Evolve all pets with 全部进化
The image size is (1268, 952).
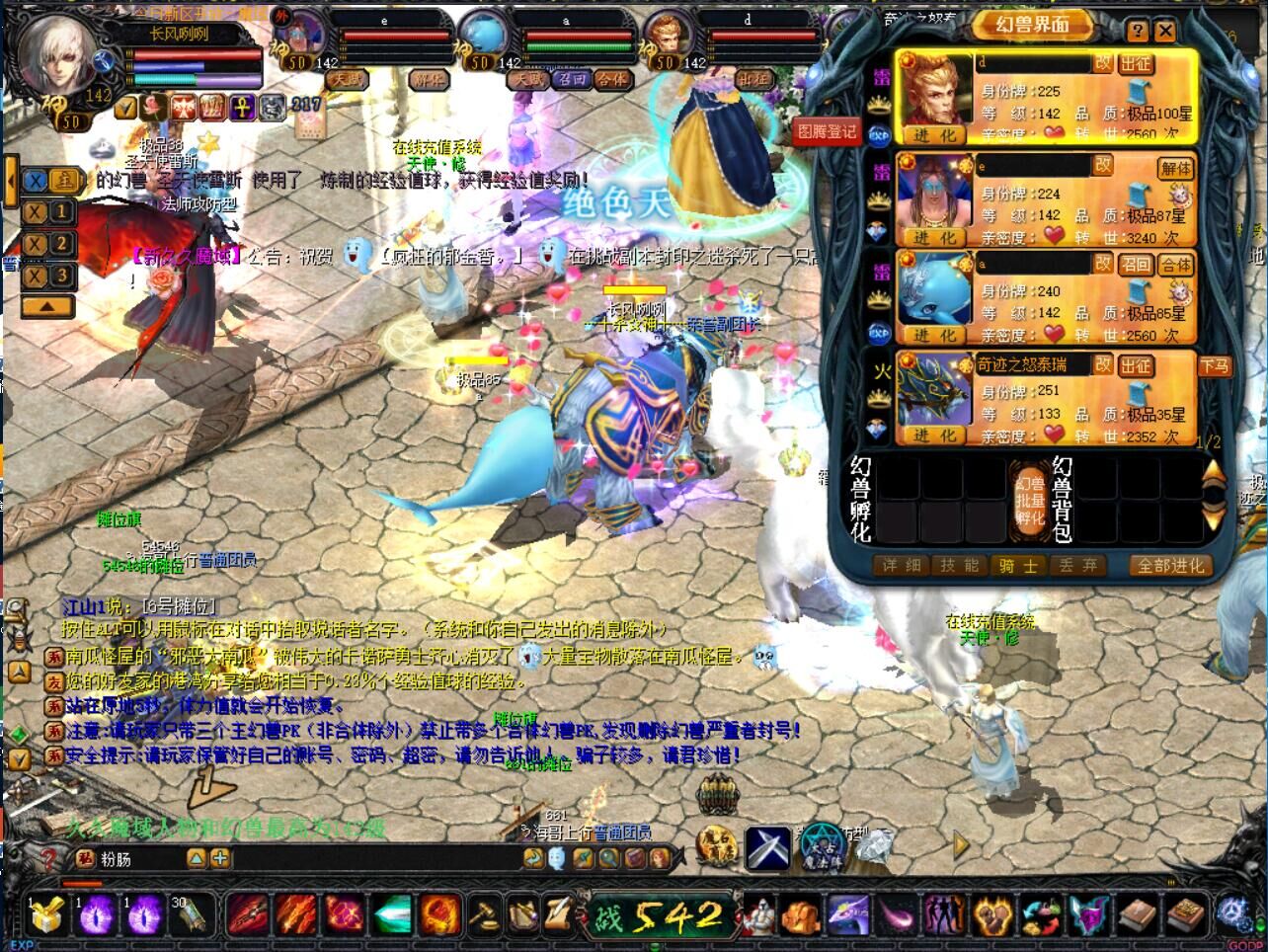(x=1170, y=565)
